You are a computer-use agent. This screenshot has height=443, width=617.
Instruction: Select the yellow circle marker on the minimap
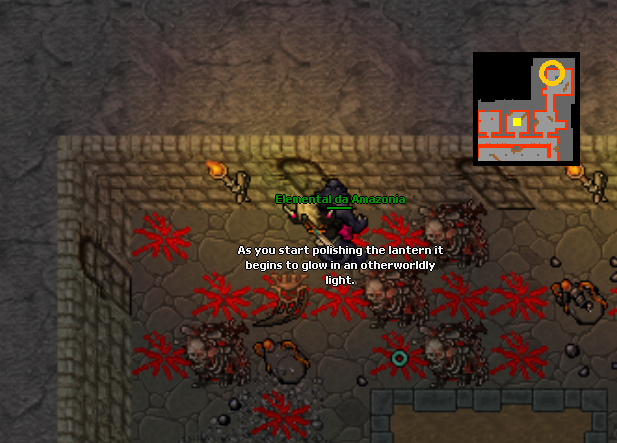point(551,72)
